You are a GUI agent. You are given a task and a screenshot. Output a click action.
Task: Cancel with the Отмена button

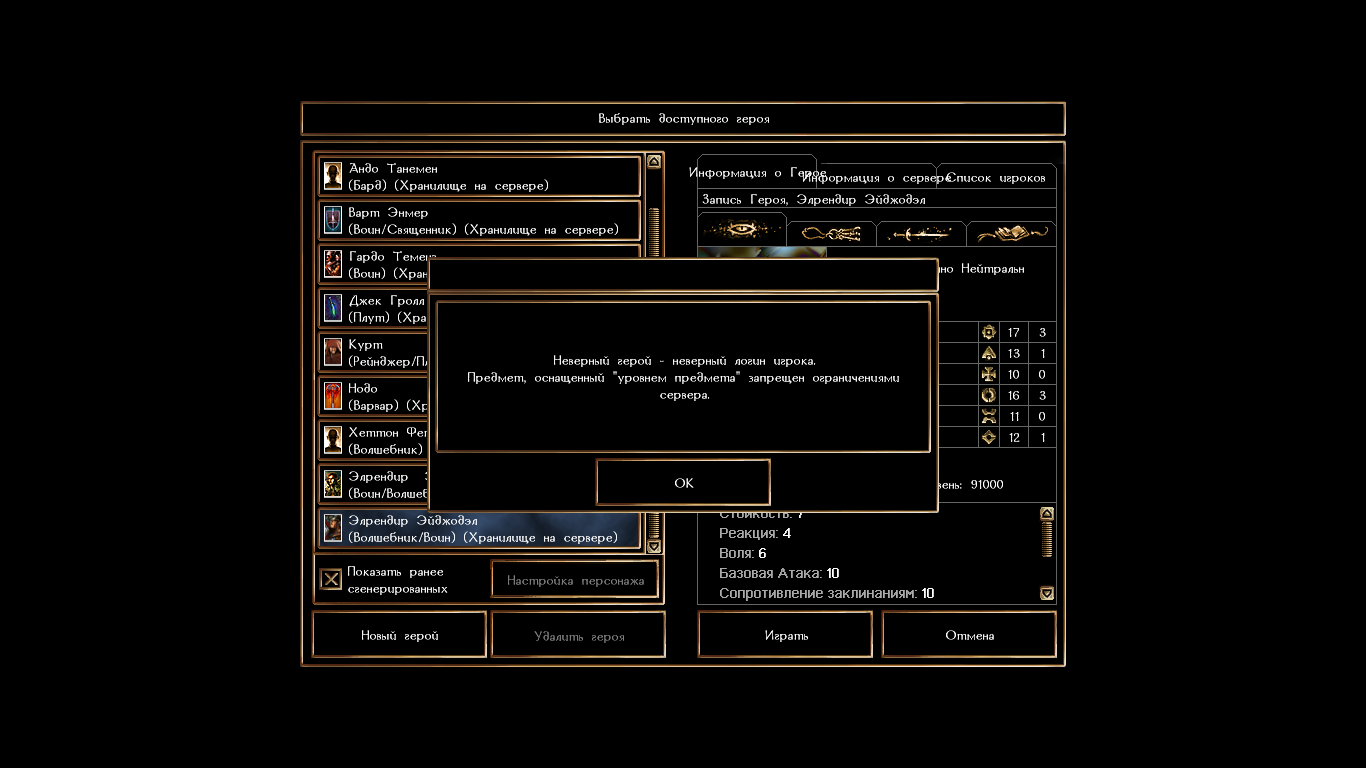point(969,635)
